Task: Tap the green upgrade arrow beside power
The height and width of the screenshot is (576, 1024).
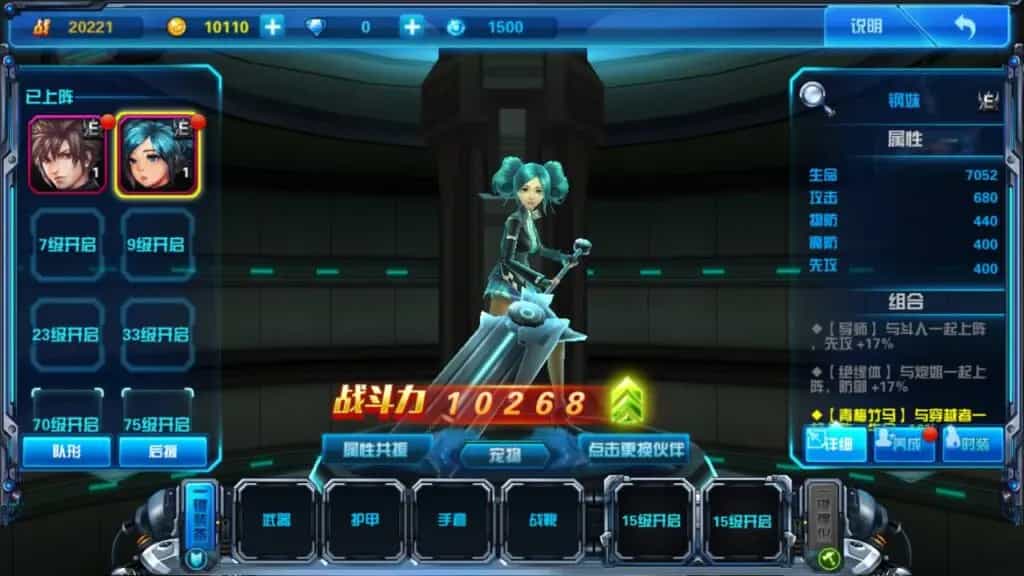Action: [x=627, y=400]
